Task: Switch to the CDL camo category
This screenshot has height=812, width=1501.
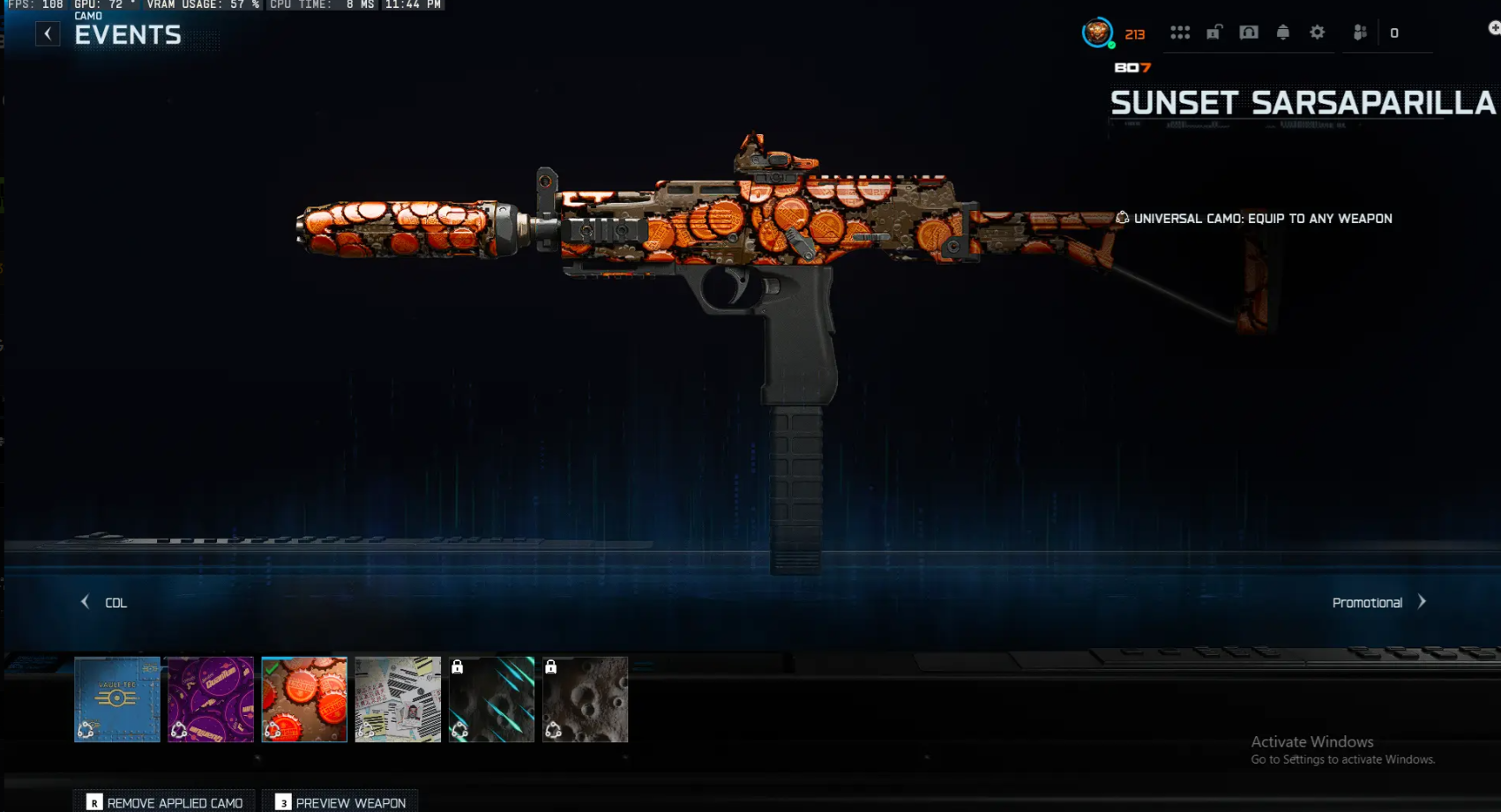Action: (116, 602)
